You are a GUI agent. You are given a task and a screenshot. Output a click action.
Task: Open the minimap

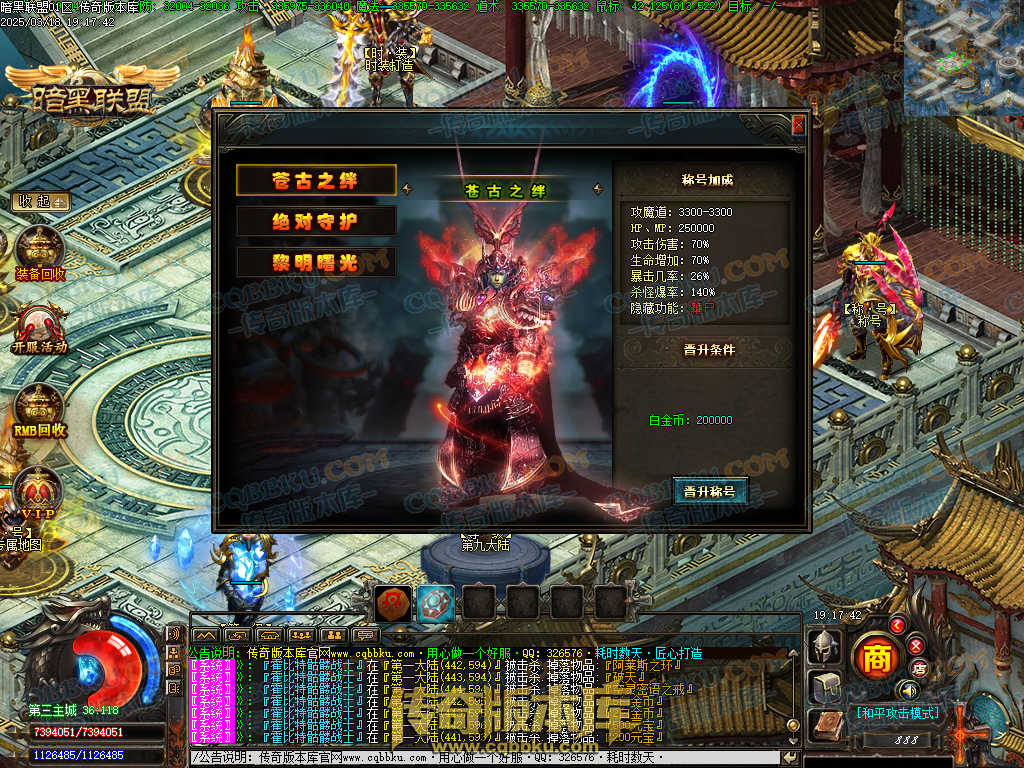pyautogui.click(x=963, y=58)
